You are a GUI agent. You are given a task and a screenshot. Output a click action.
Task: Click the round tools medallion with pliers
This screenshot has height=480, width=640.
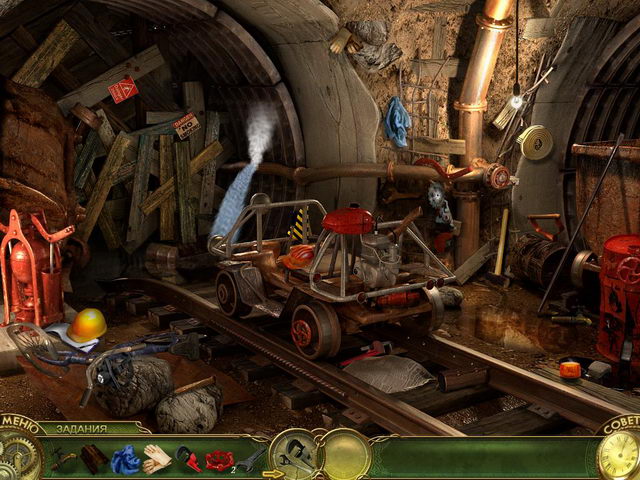295,455
